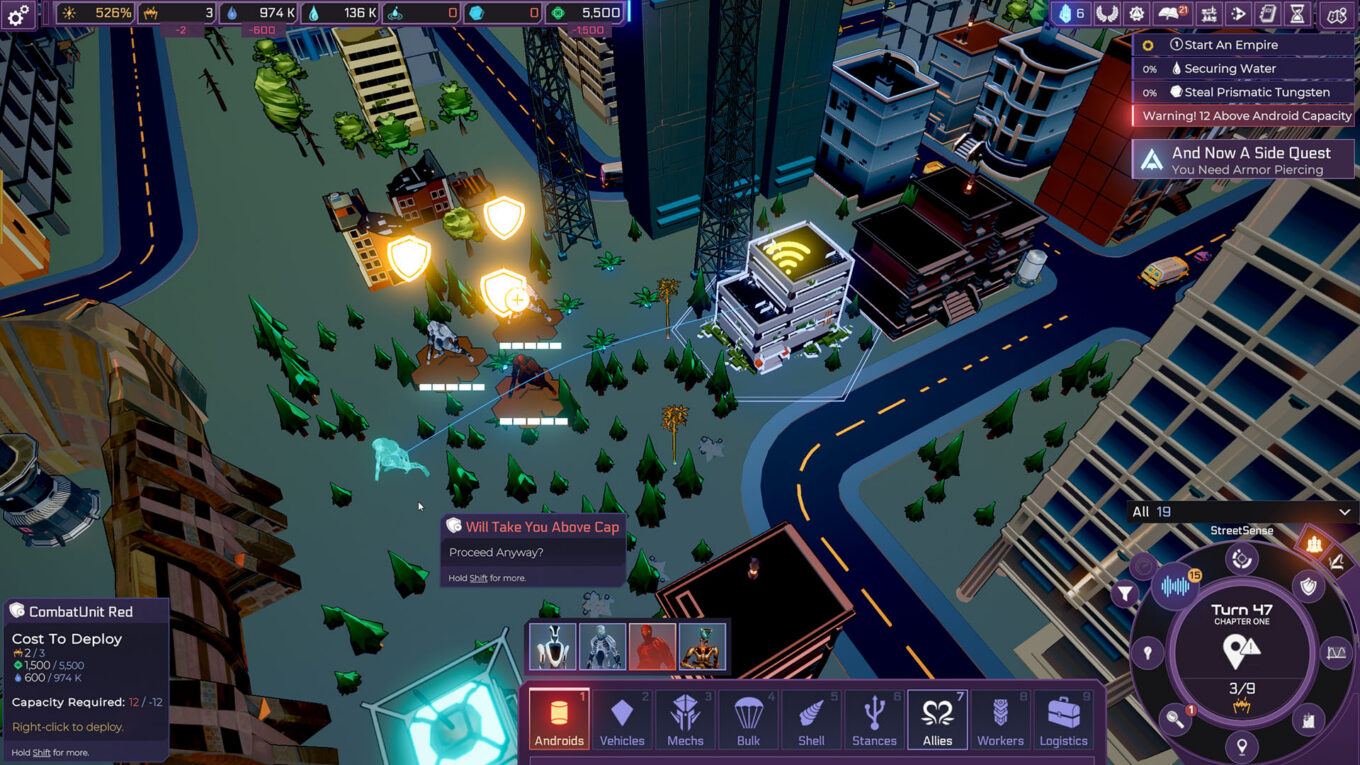Image resolution: width=1360 pixels, height=765 pixels.
Task: Toggle the lightbulb option on the radial menu
Action: tap(1147, 651)
